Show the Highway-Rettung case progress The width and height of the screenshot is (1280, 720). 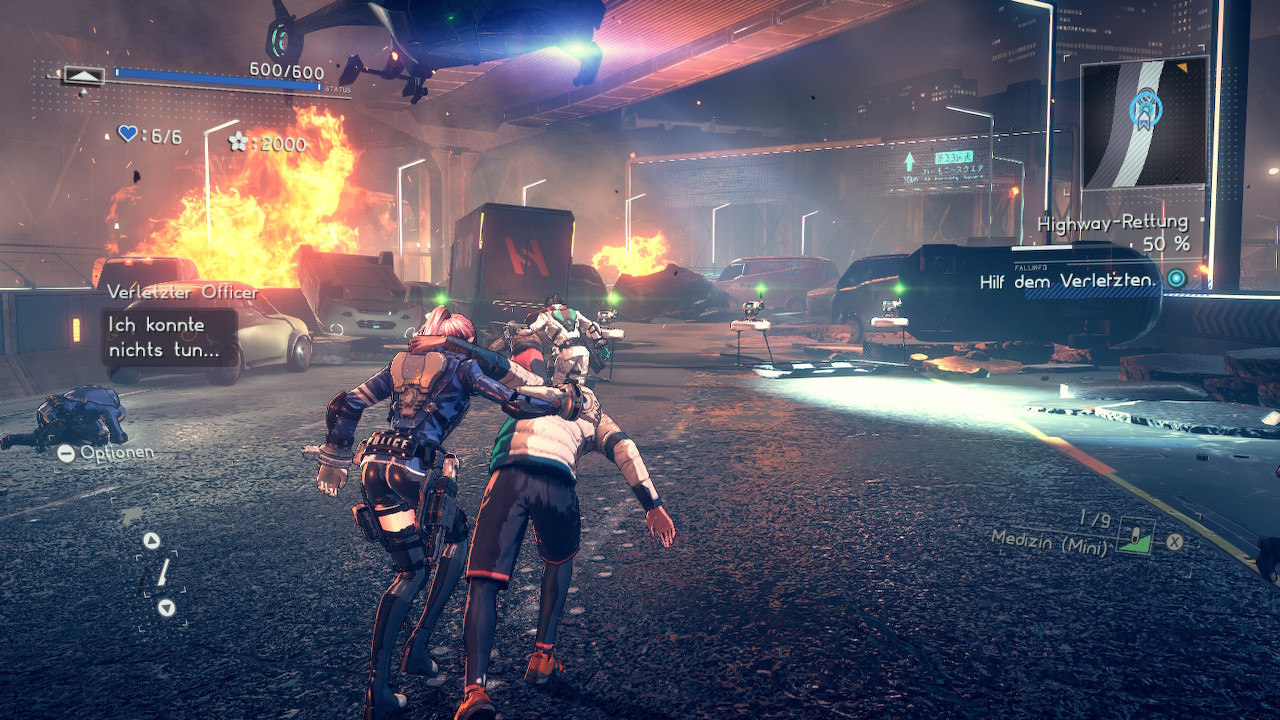[1113, 232]
